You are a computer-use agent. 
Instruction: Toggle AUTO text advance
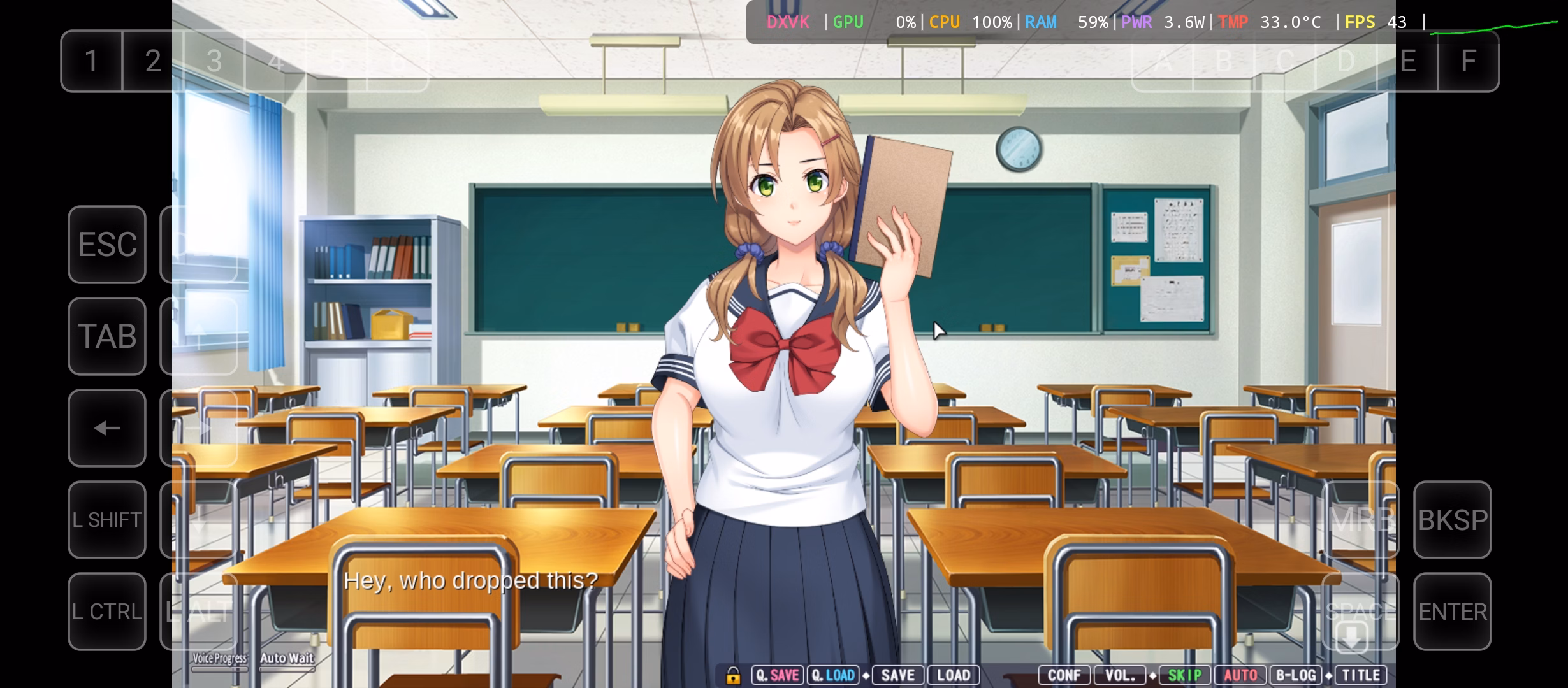(x=1240, y=675)
